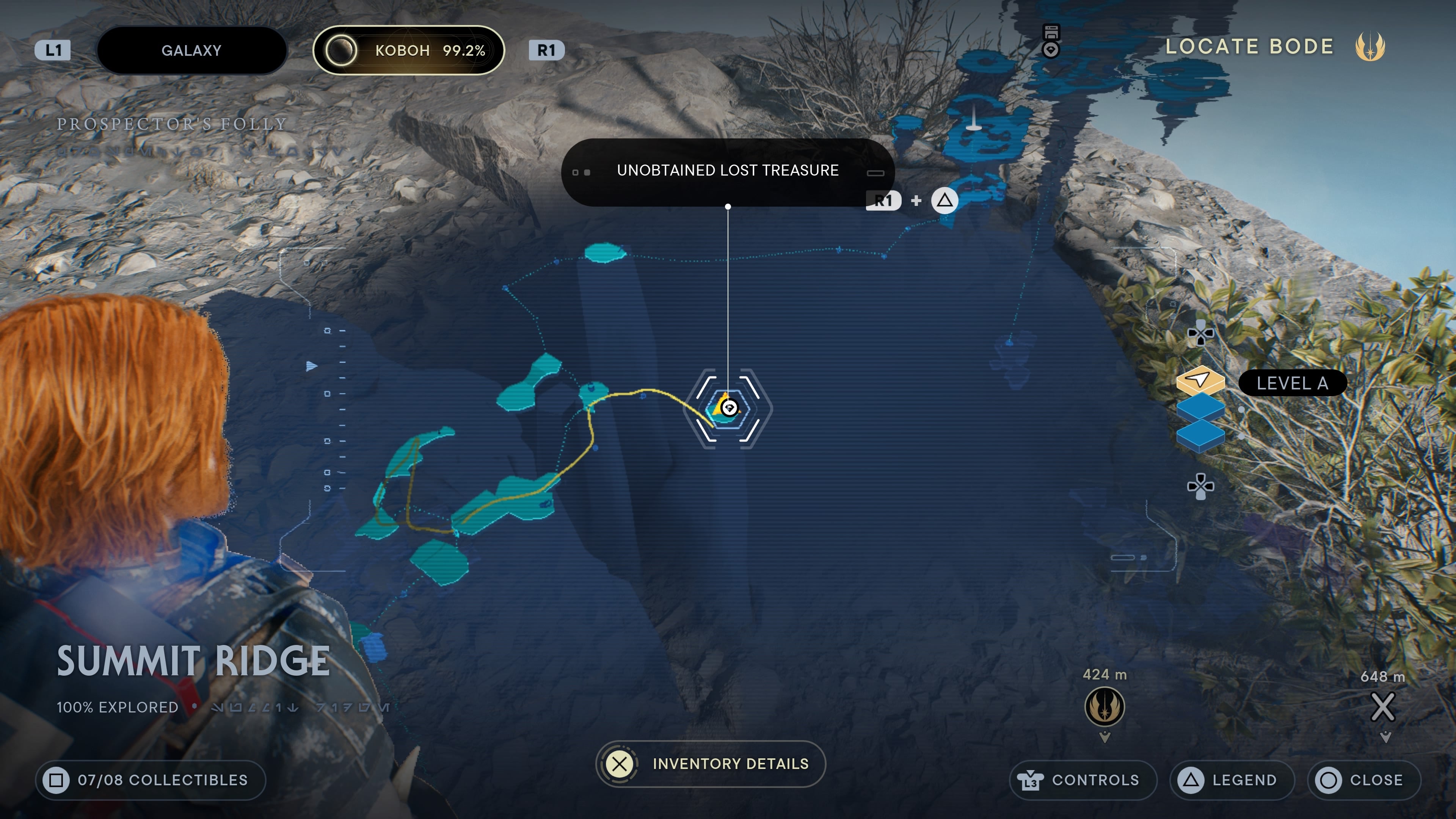Click the droid marker at the map top

(1051, 41)
